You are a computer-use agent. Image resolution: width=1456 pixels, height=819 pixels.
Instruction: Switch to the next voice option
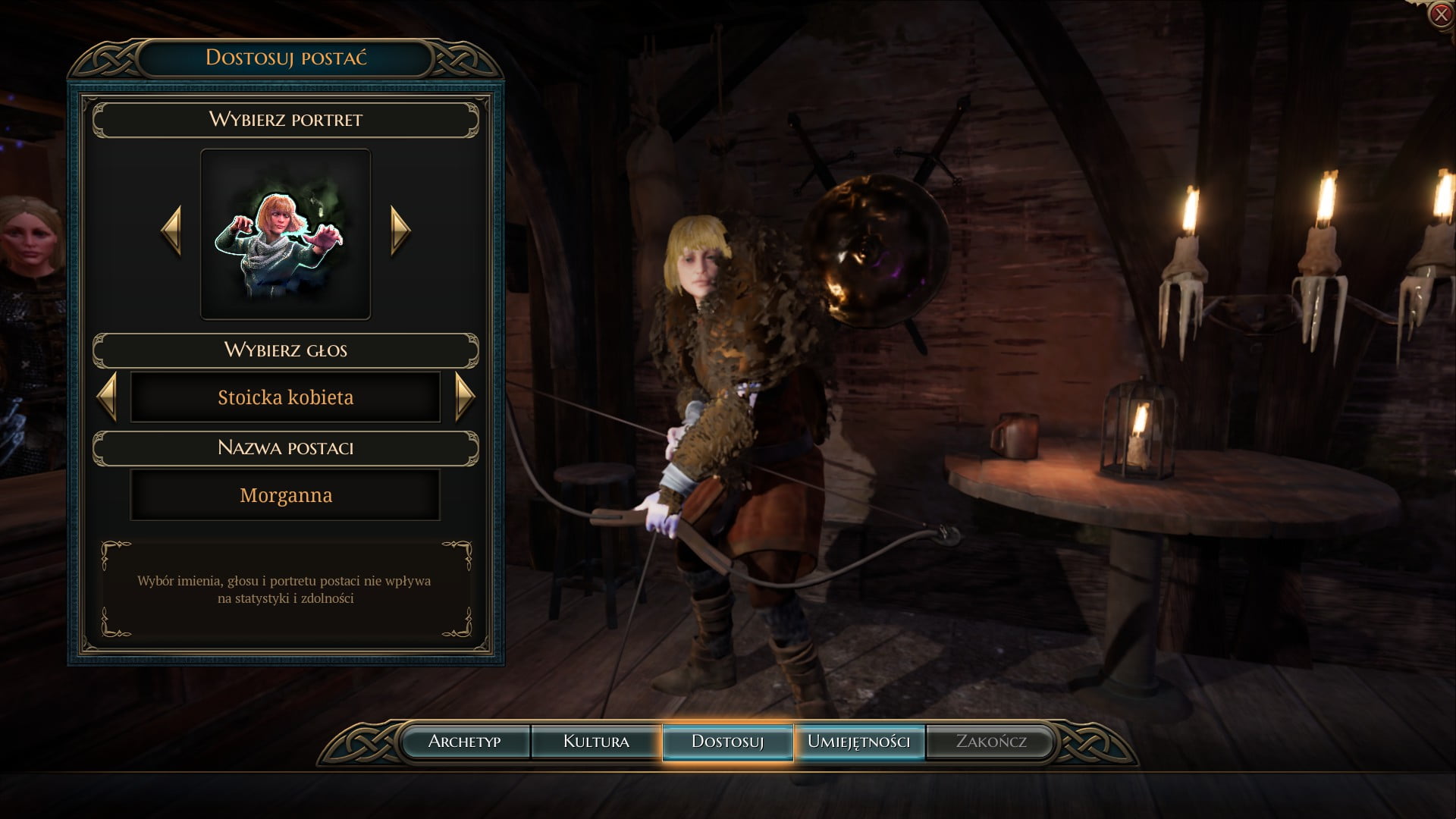pyautogui.click(x=464, y=397)
